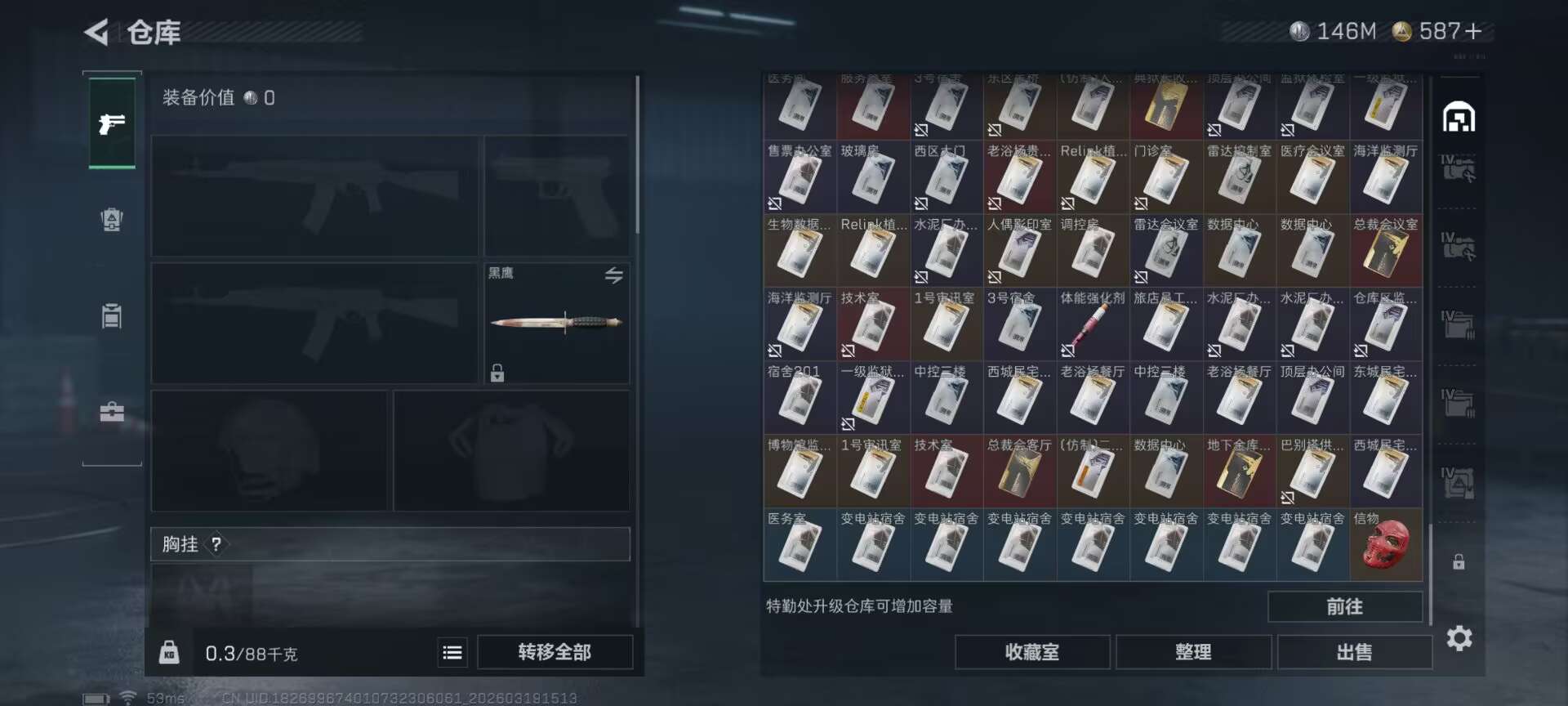This screenshot has width=1568, height=706.
Task: Select the red 信物 mask item
Action: [1386, 546]
